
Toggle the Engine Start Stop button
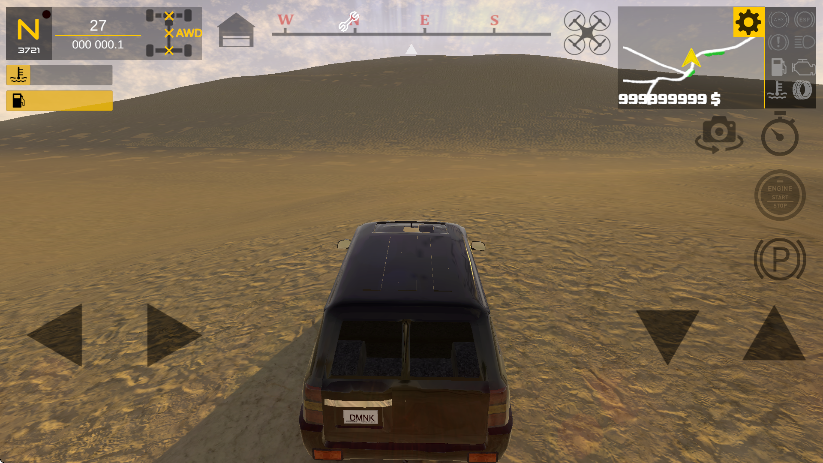tap(779, 195)
